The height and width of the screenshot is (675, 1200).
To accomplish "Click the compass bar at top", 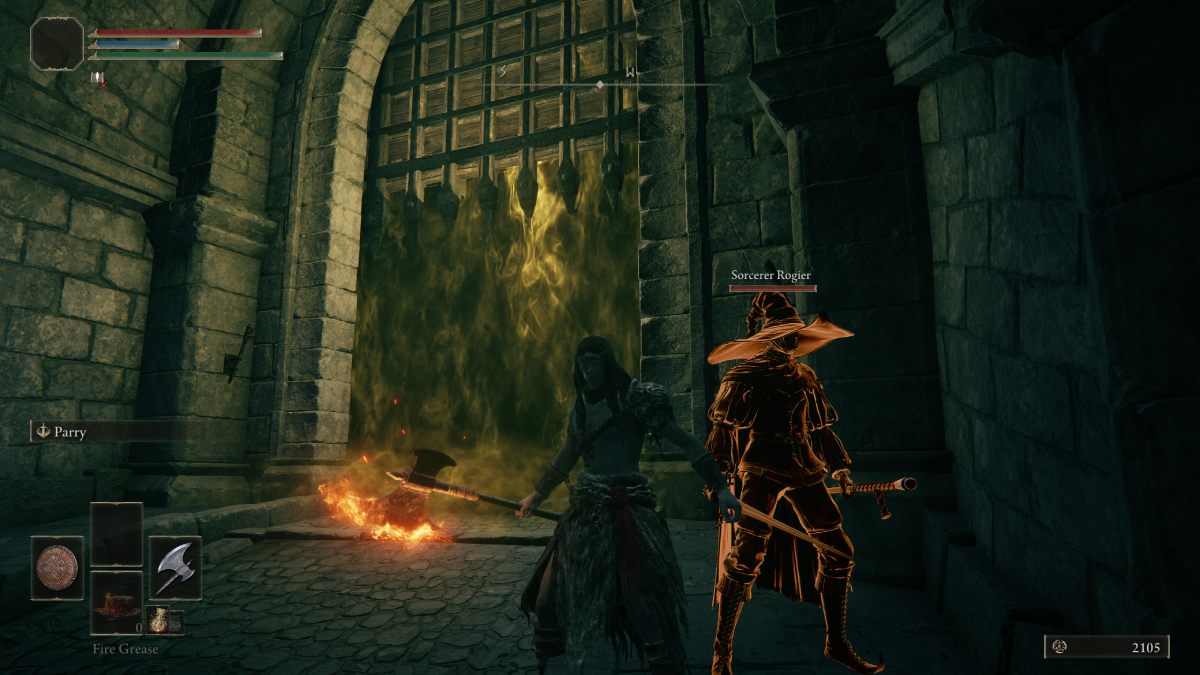I will (599, 84).
